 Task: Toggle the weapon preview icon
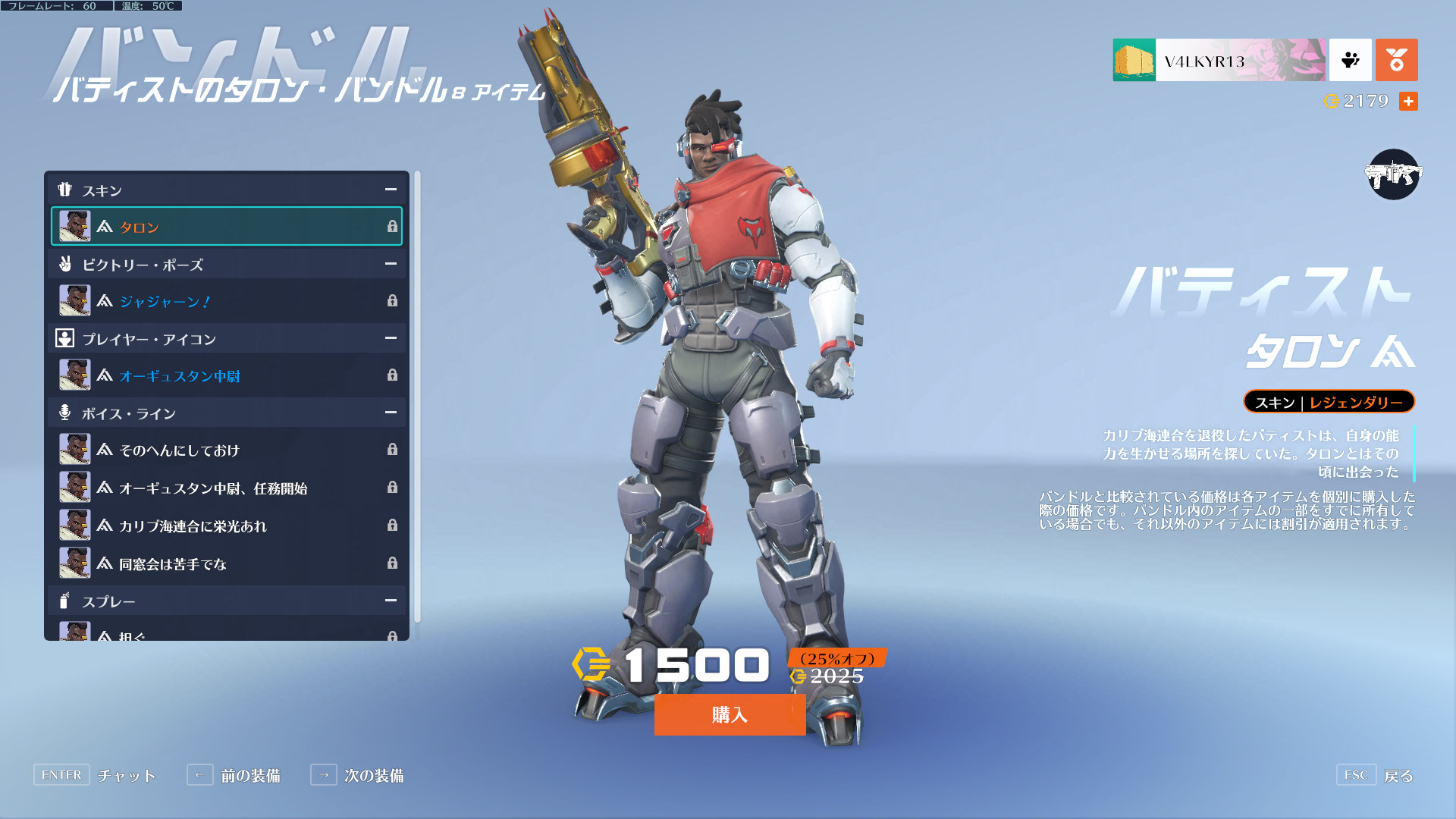coord(1393,174)
